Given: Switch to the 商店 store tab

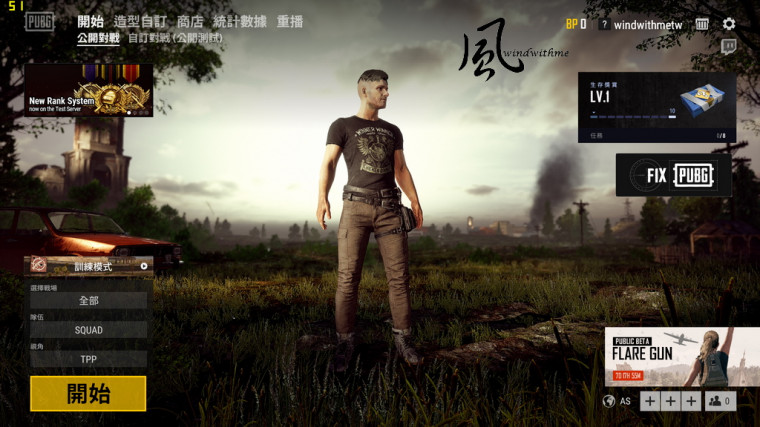Looking at the screenshot, I should [190, 22].
